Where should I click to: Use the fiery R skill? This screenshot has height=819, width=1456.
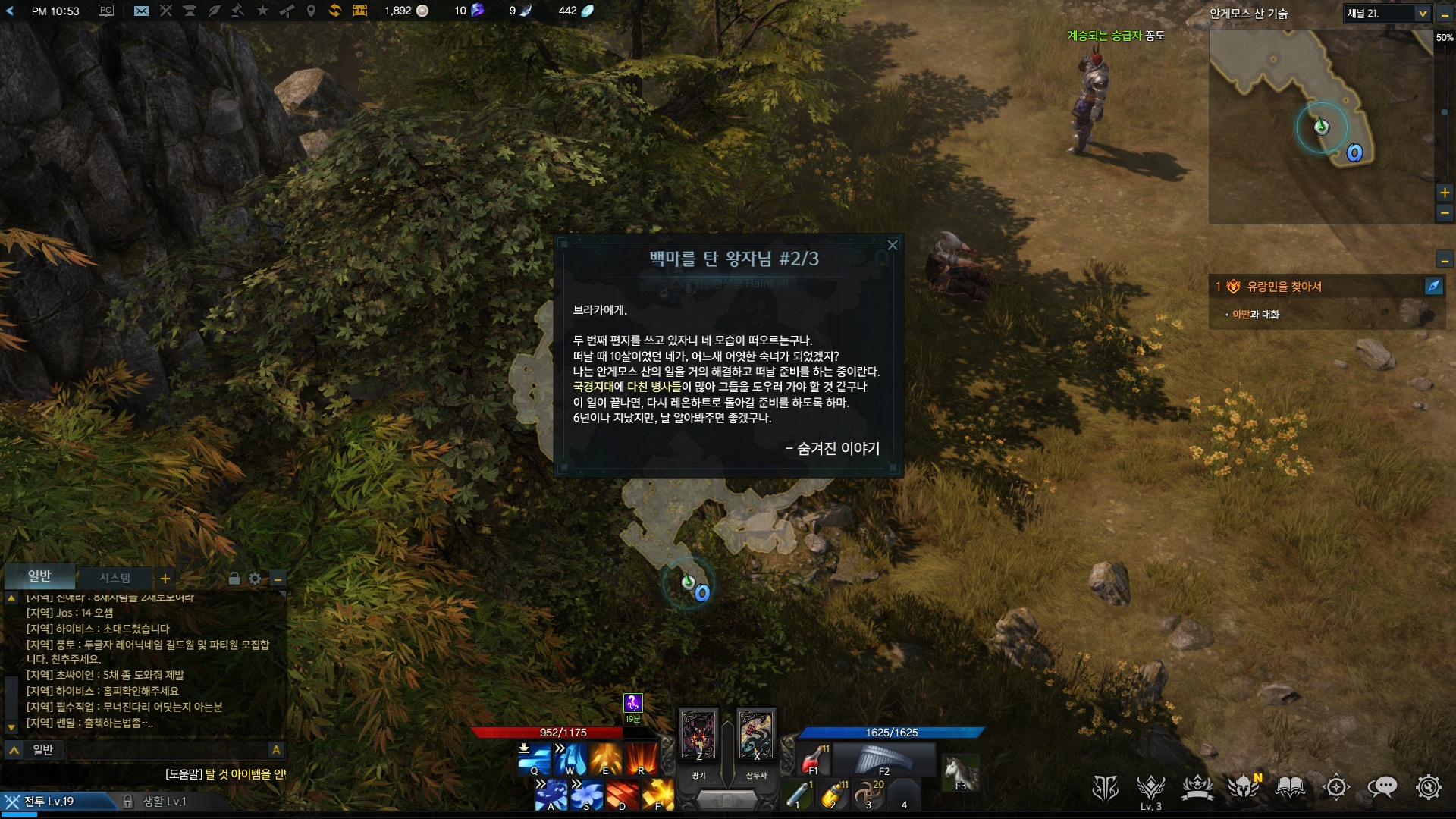(641, 758)
